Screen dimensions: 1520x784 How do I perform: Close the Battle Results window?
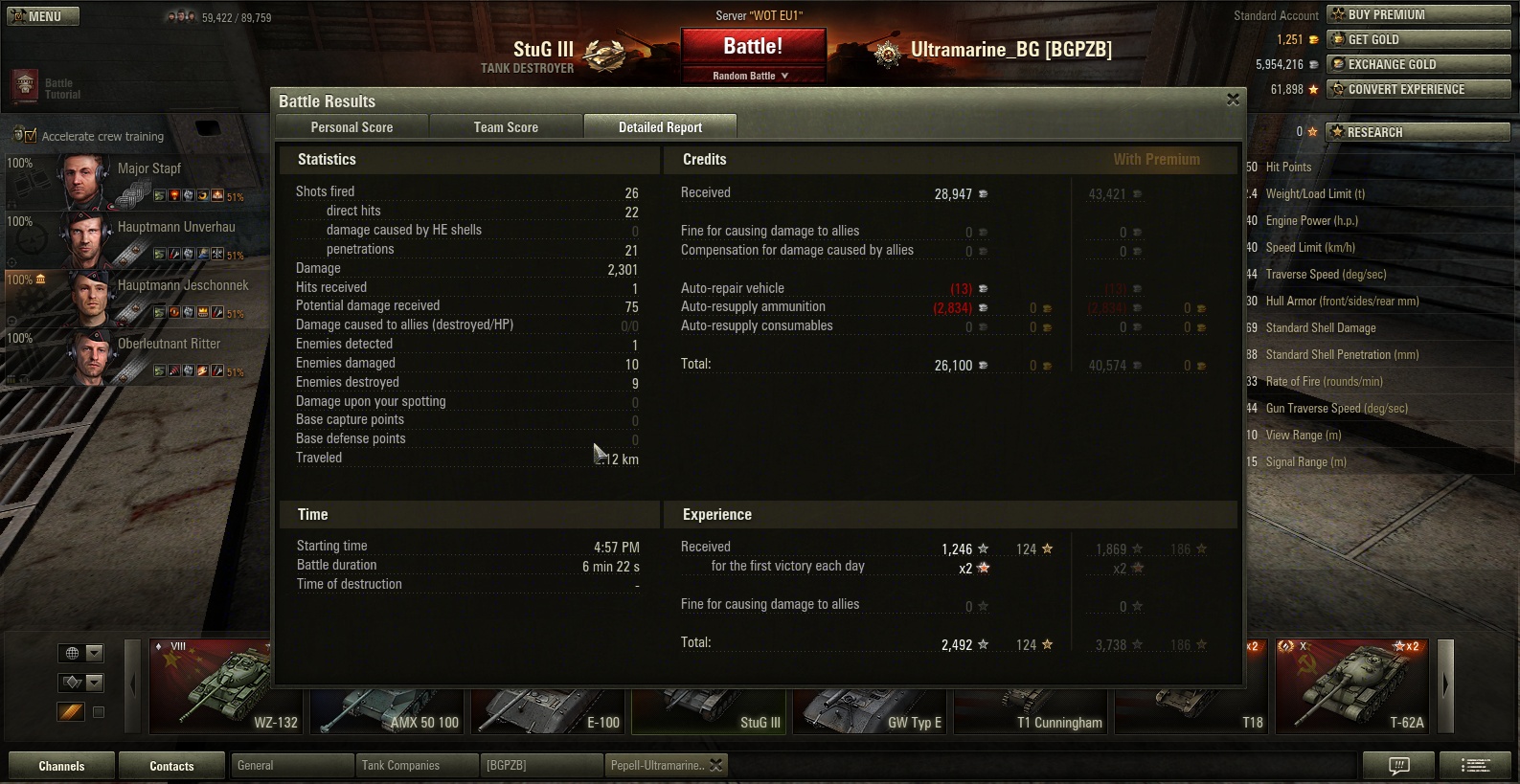click(1233, 100)
